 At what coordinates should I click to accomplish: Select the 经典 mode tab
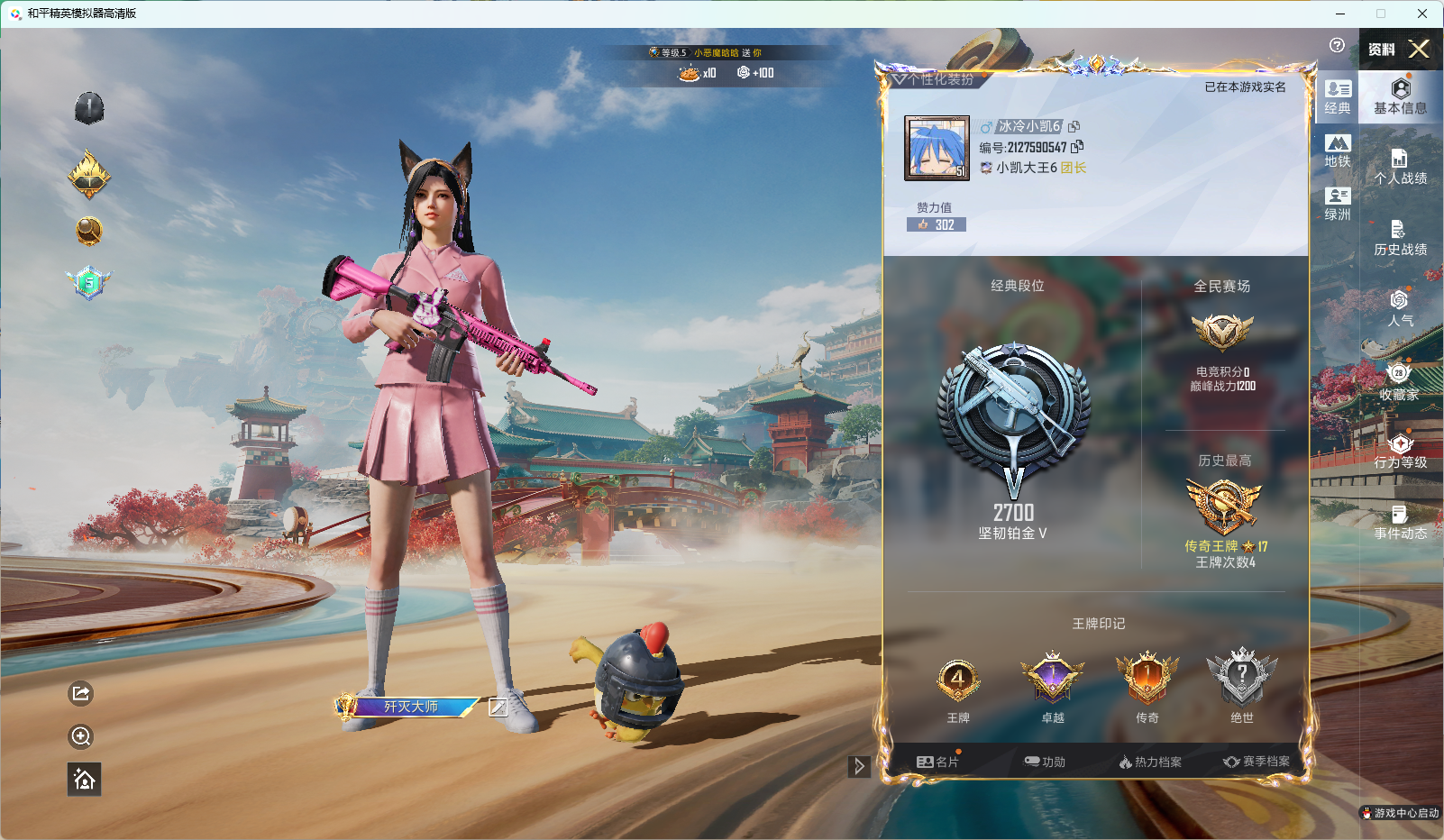(1338, 97)
